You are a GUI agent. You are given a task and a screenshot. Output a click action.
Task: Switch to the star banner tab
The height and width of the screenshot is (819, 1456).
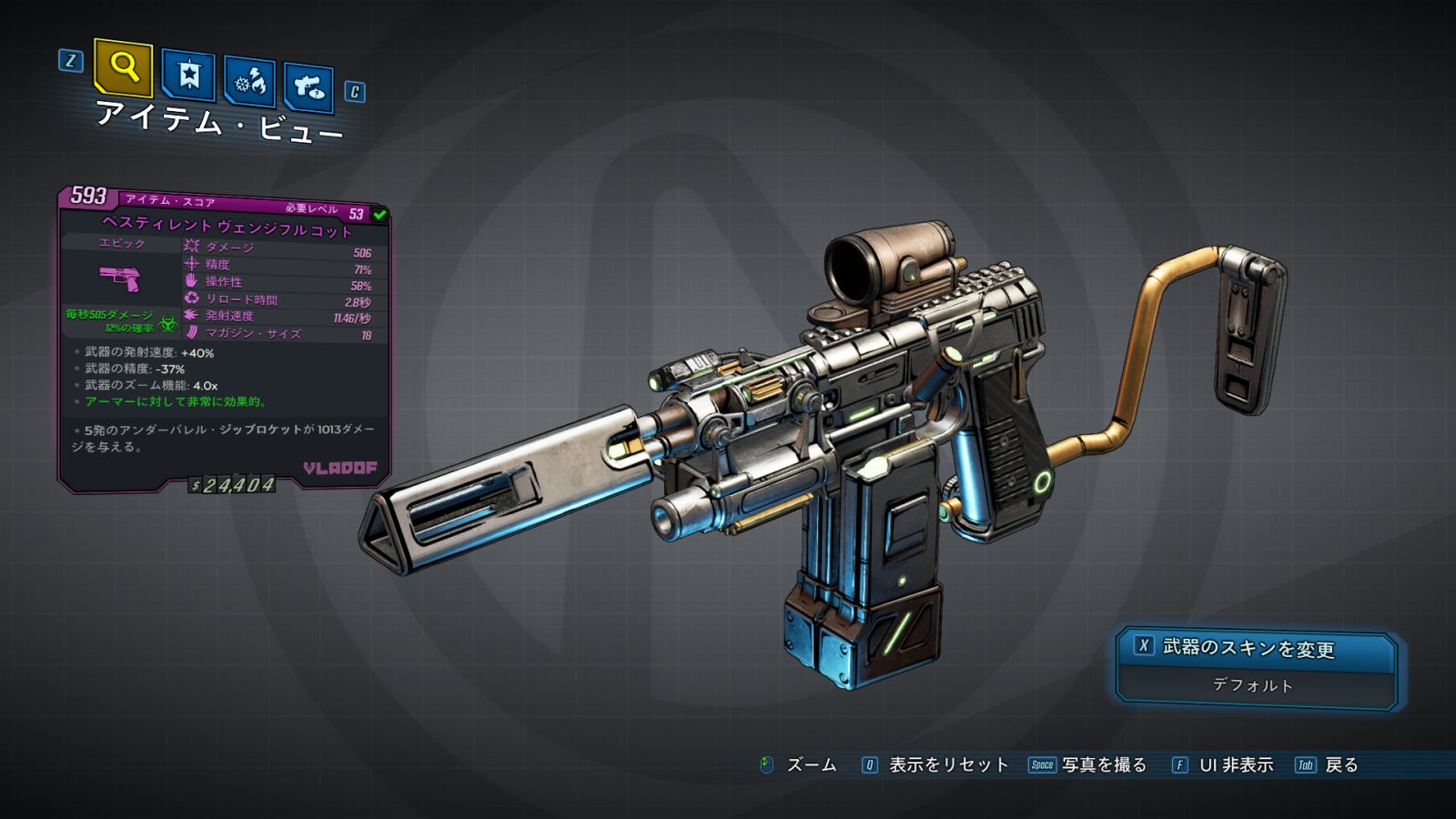[188, 76]
